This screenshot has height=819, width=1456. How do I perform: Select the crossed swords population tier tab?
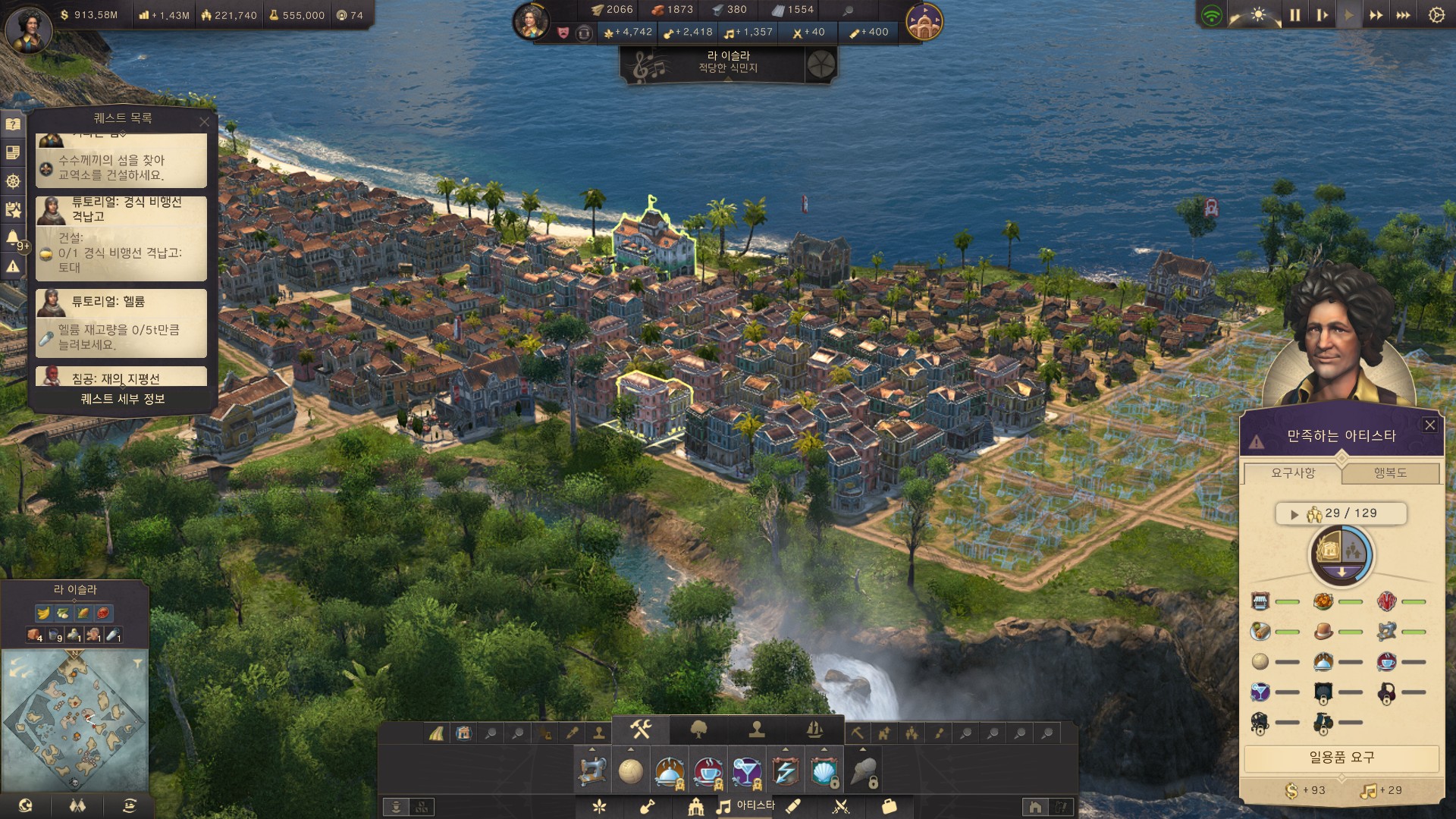point(840,807)
